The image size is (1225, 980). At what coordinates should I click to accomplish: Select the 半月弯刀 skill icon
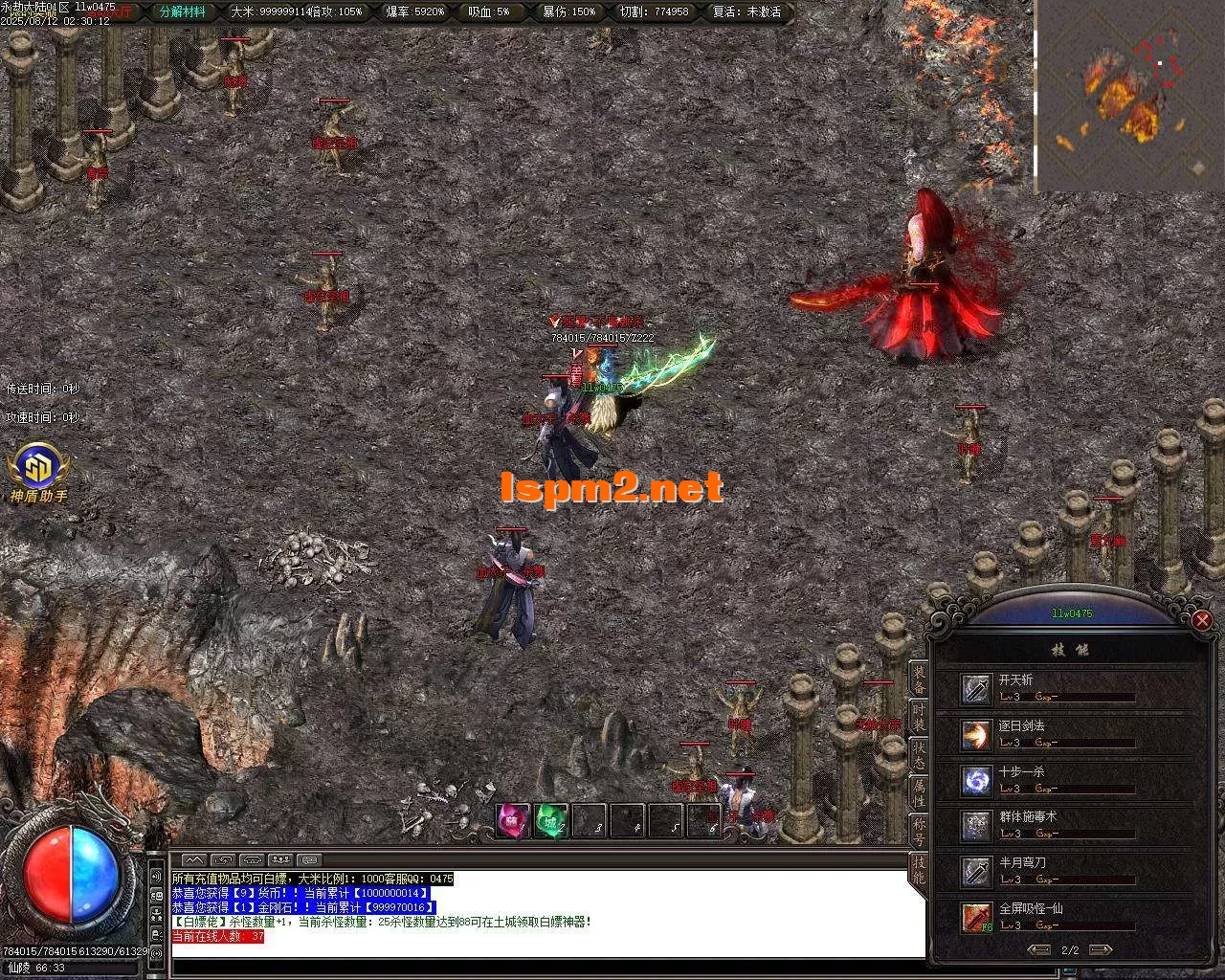[975, 870]
